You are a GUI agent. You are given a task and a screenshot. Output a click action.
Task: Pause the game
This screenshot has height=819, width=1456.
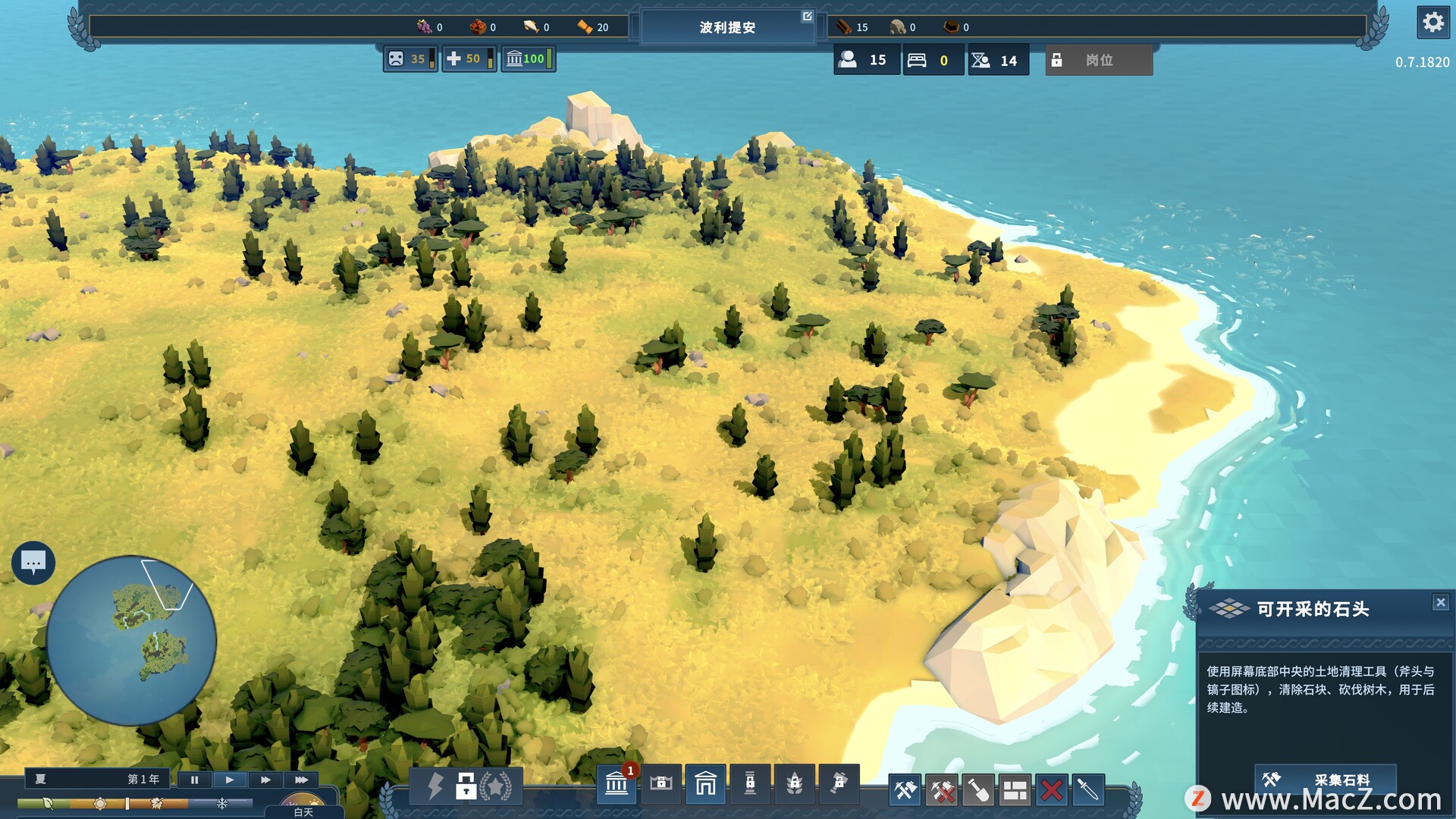point(194,780)
